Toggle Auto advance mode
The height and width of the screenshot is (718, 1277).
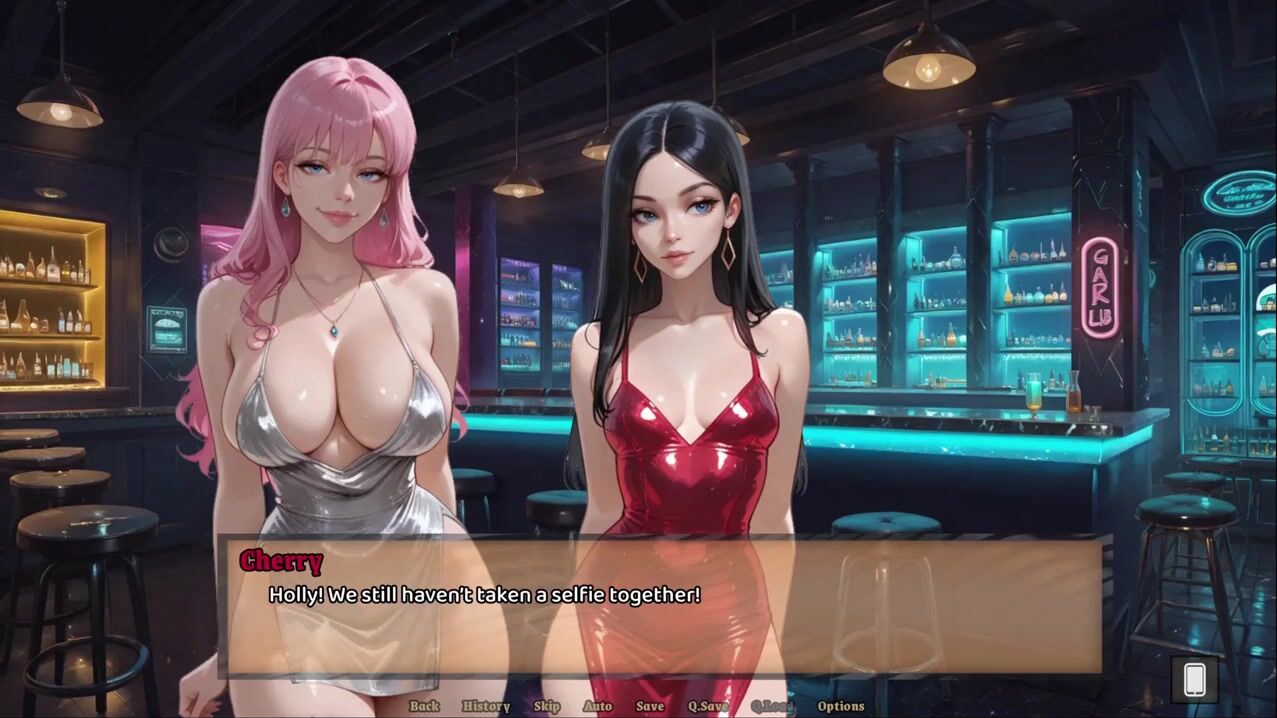point(597,706)
